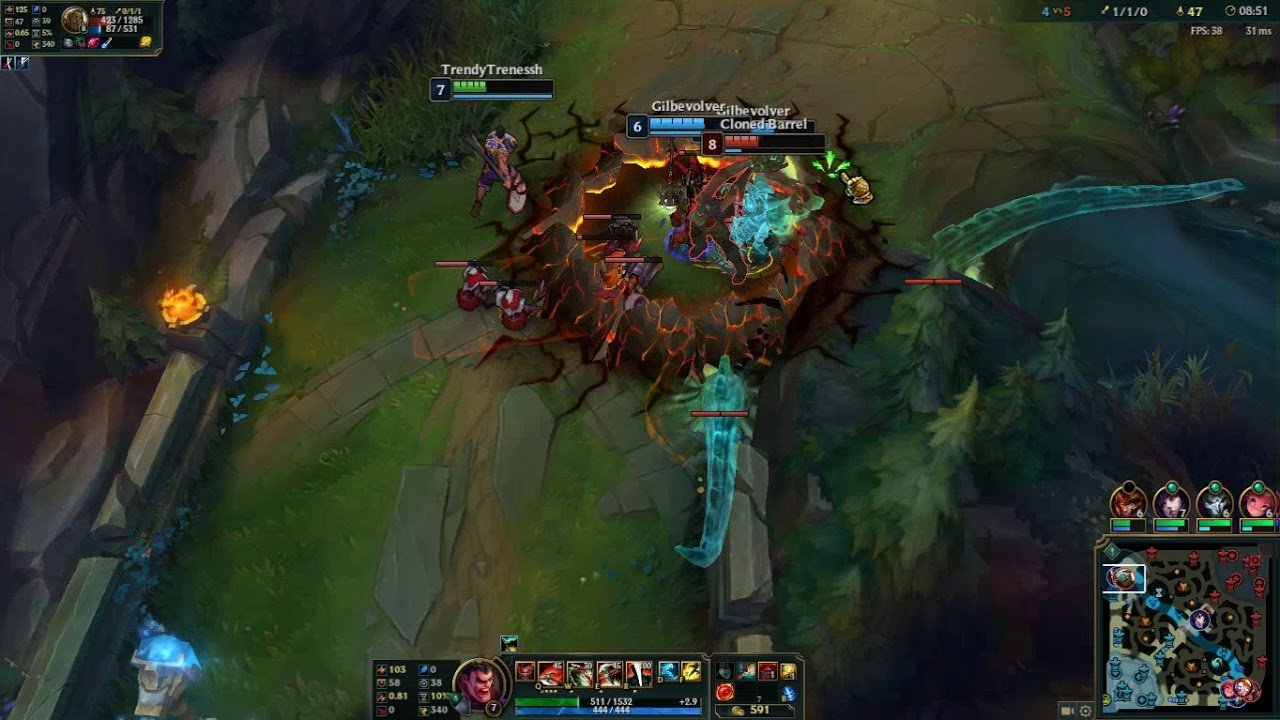Use the red potion item slot
The width and height of the screenshot is (1280, 720).
726,691
